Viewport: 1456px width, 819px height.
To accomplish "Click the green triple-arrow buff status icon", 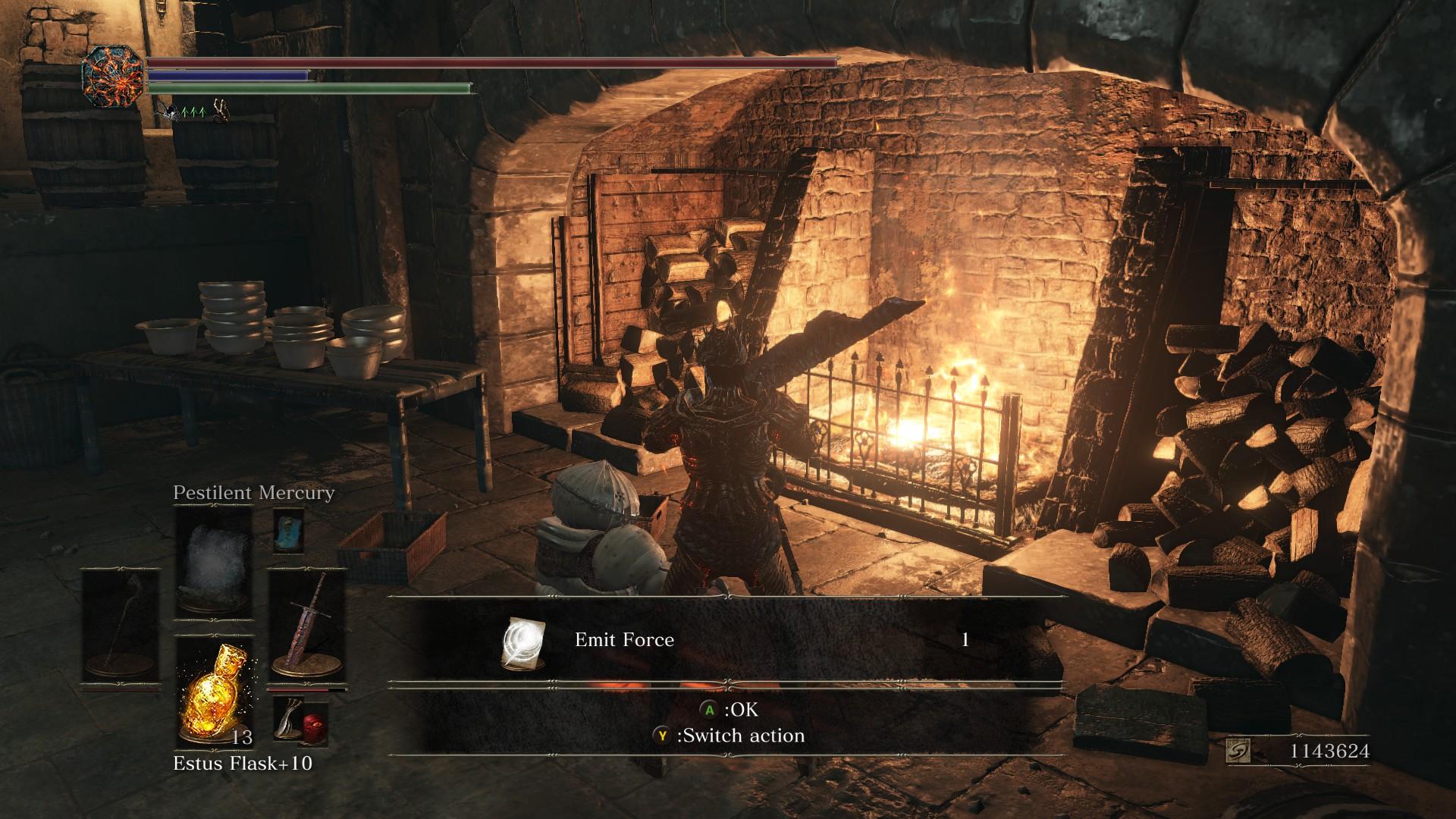I will [194, 112].
